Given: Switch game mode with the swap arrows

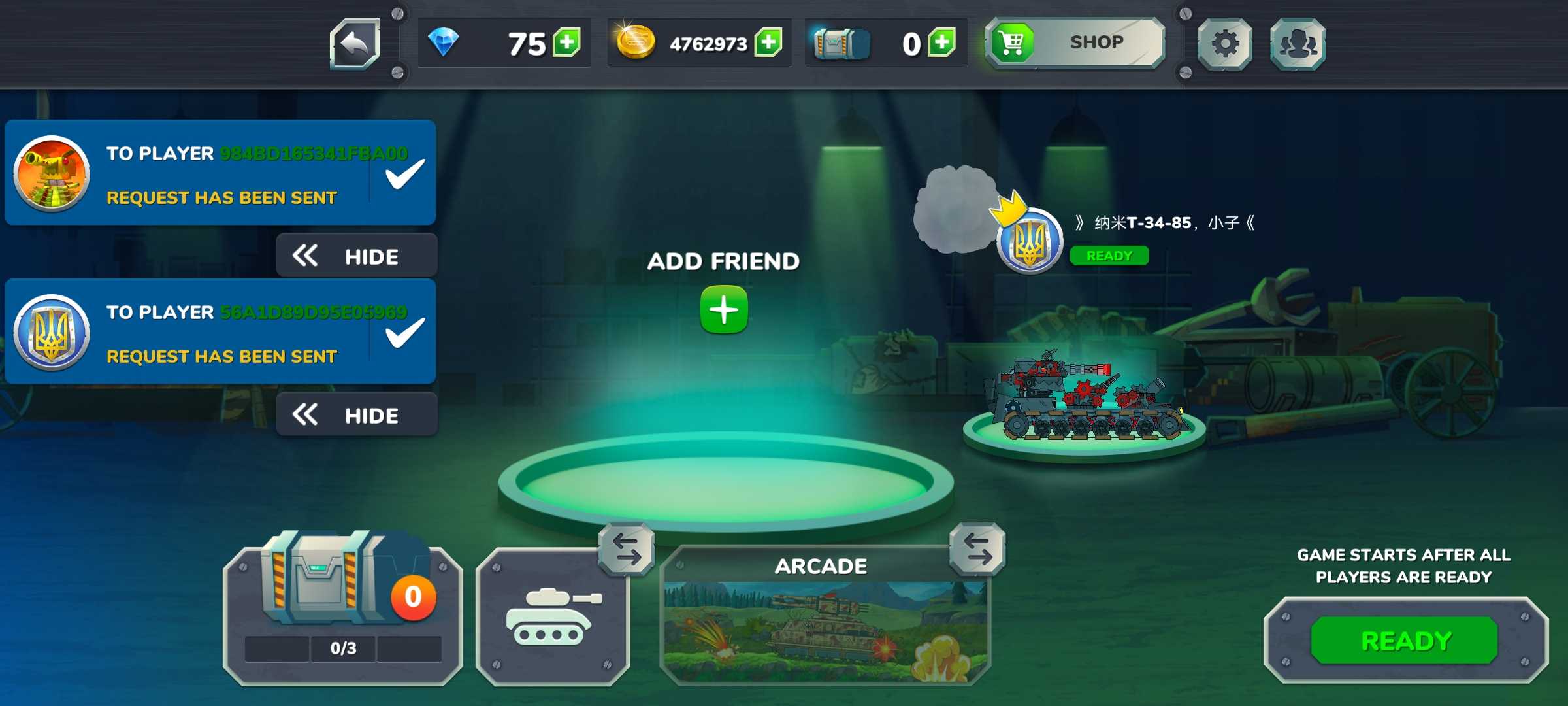Looking at the screenshot, I should [x=977, y=549].
